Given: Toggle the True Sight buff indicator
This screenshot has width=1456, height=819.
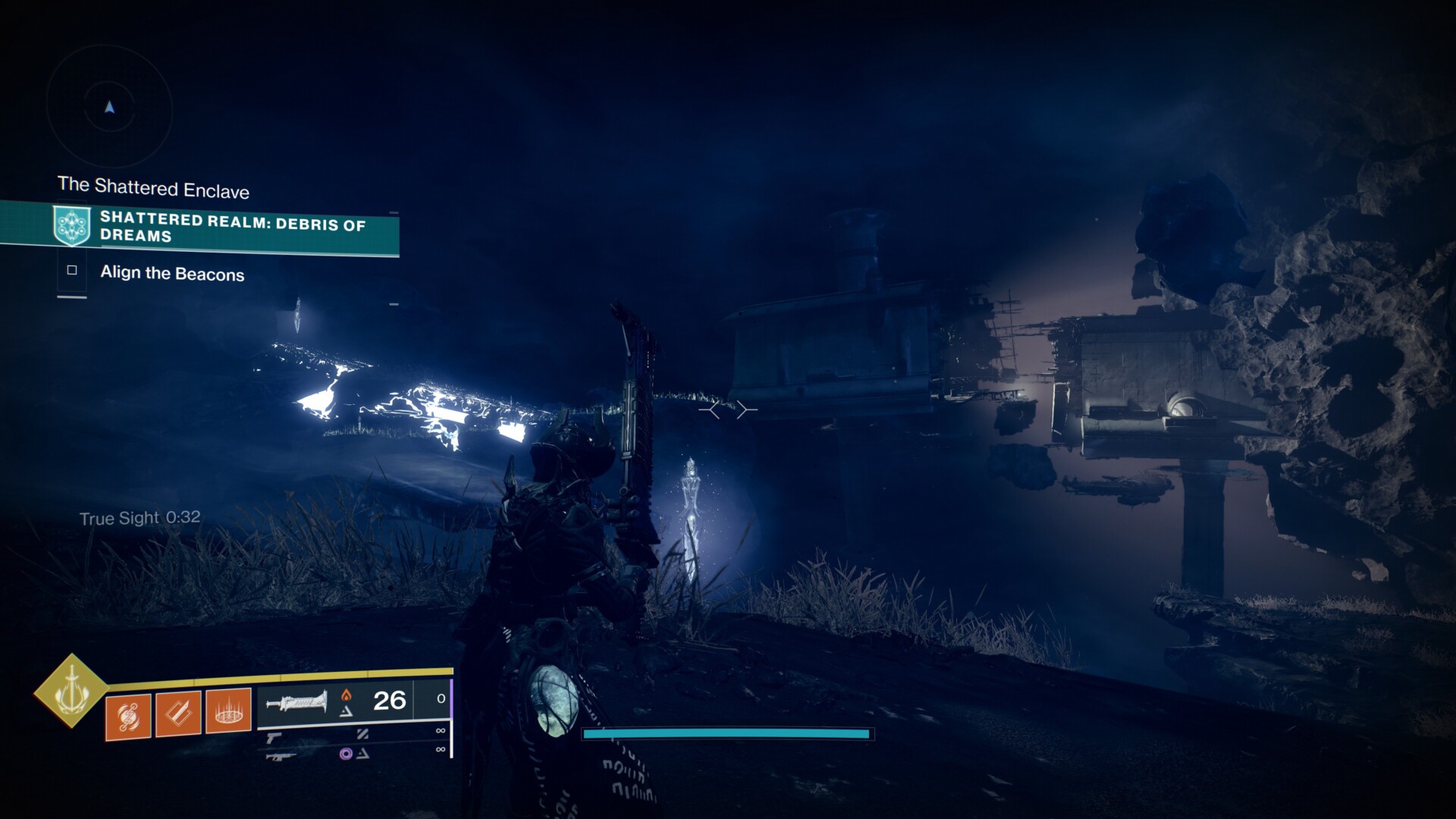Looking at the screenshot, I should click(139, 518).
